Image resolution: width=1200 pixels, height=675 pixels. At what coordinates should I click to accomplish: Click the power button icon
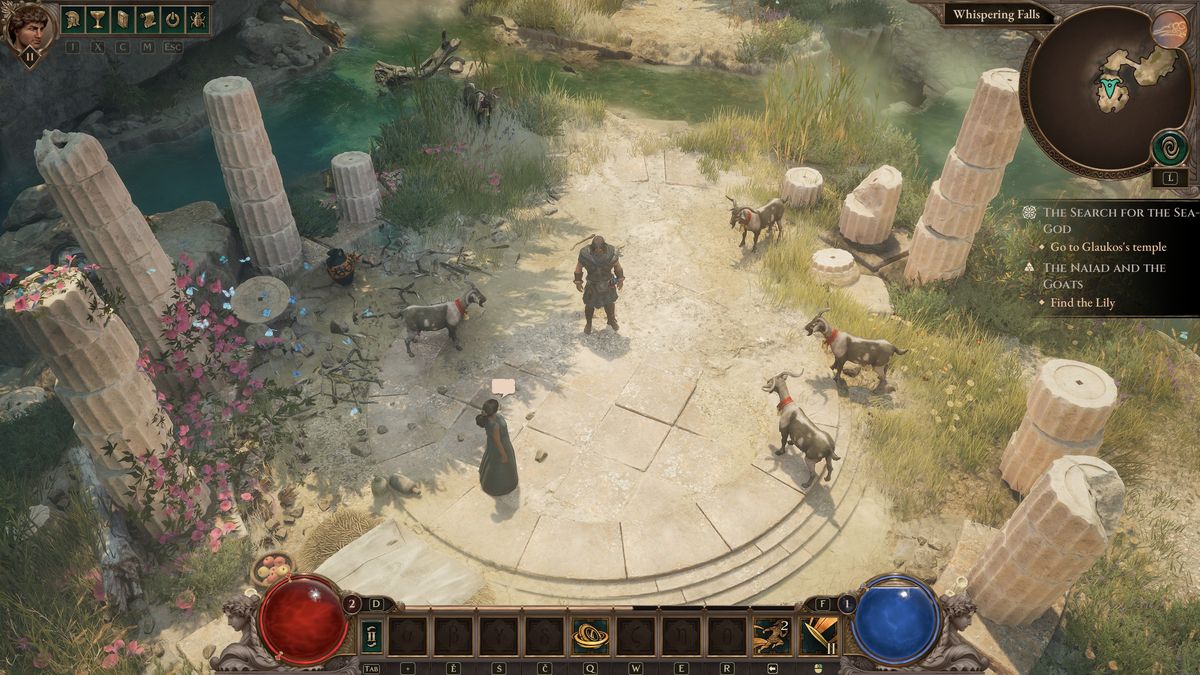point(172,19)
